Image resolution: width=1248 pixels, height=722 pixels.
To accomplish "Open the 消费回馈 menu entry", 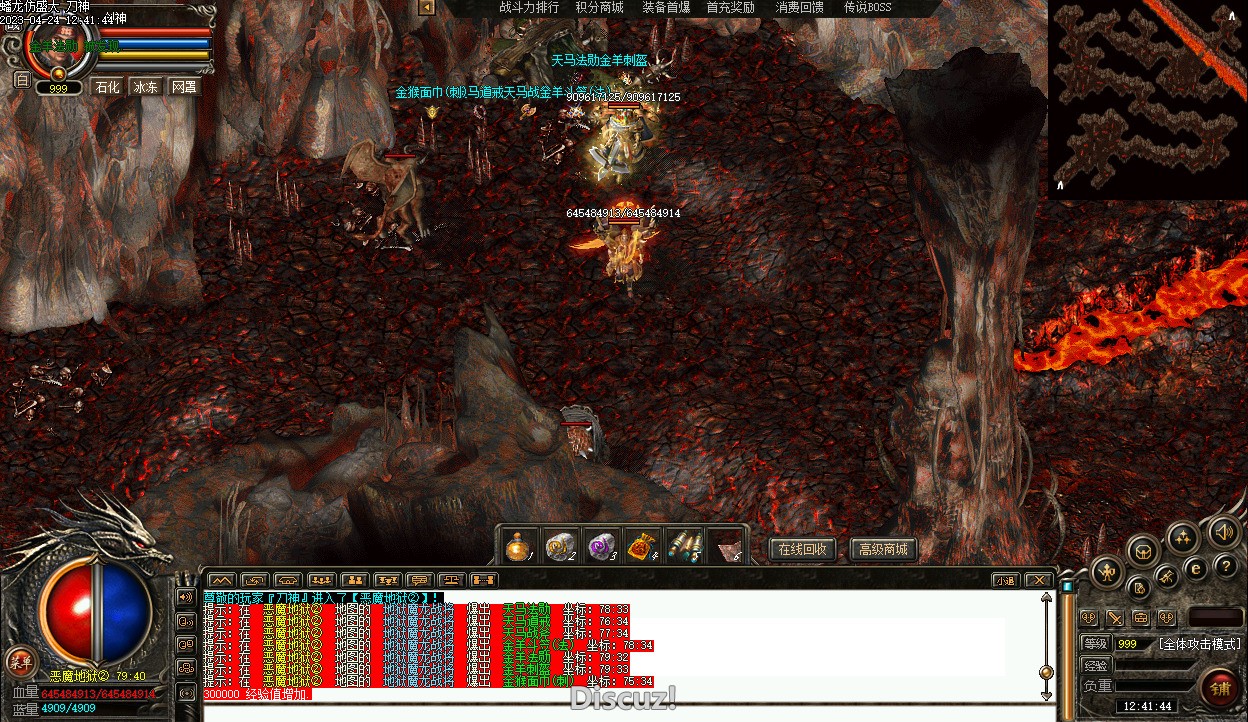I will click(800, 8).
